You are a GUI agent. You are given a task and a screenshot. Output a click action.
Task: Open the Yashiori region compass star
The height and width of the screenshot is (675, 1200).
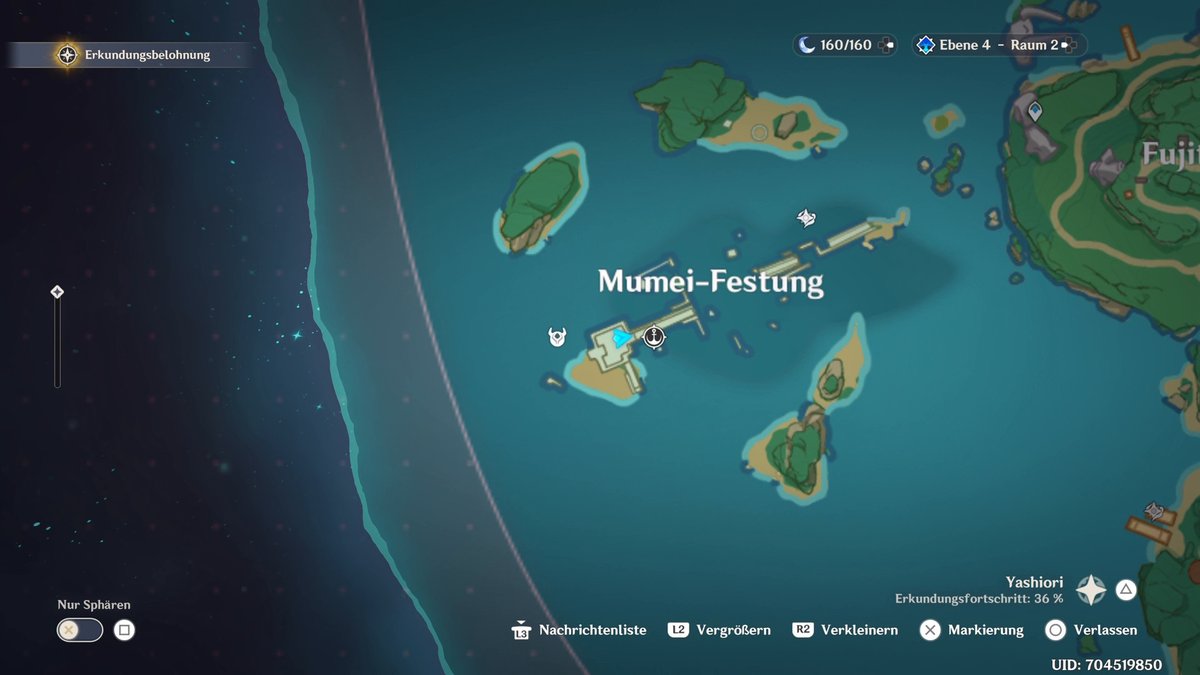1091,590
